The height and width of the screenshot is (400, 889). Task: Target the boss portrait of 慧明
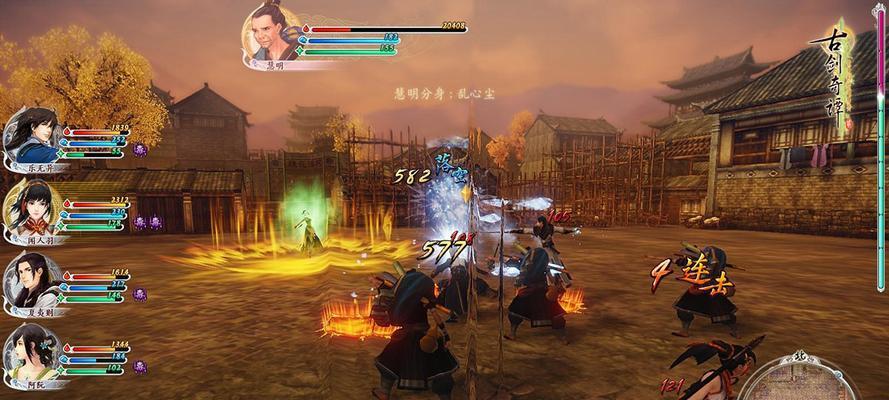272,35
